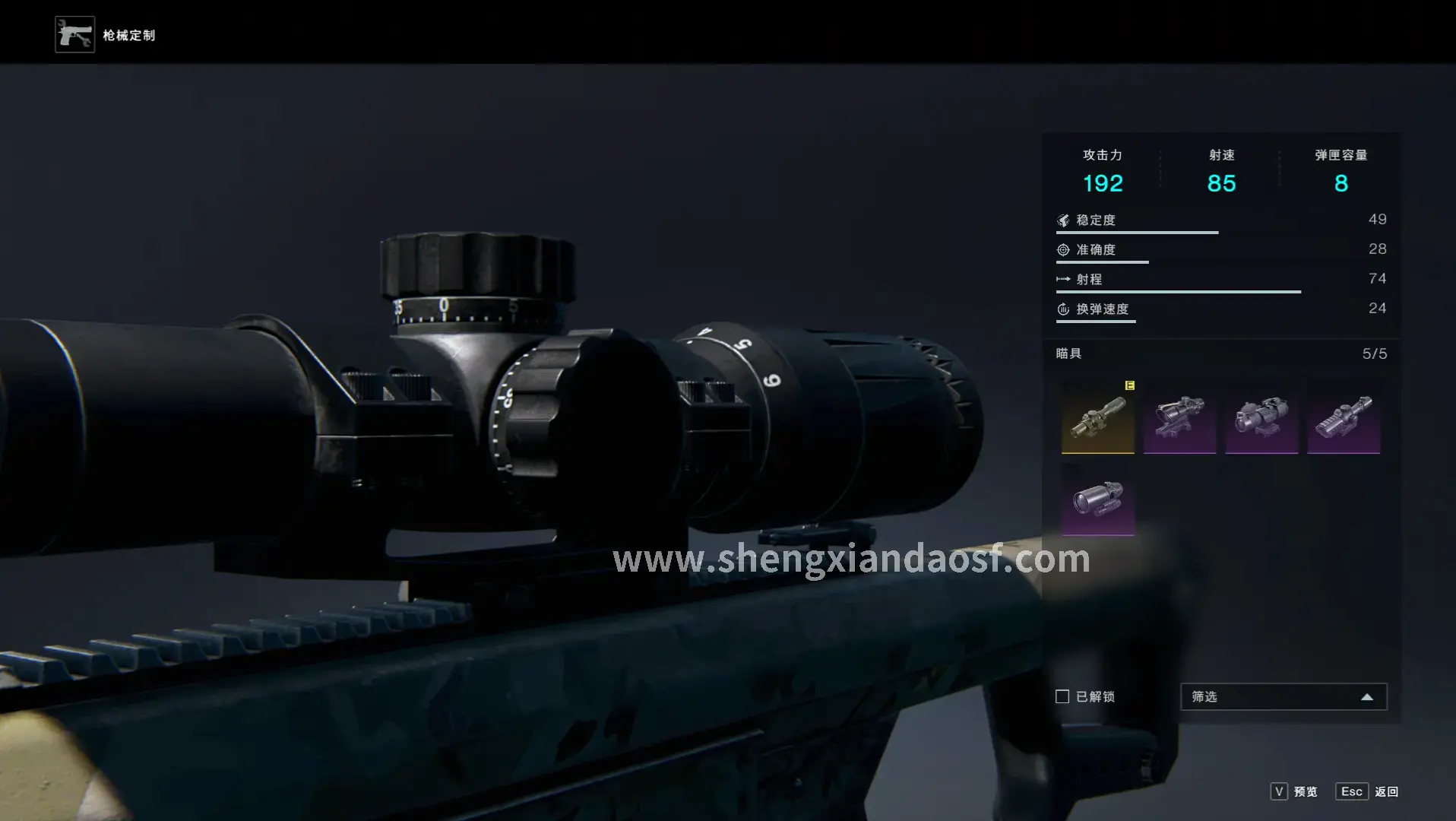This screenshot has height=821, width=1456.
Task: Click the 返回 back button
Action: coord(1367,791)
